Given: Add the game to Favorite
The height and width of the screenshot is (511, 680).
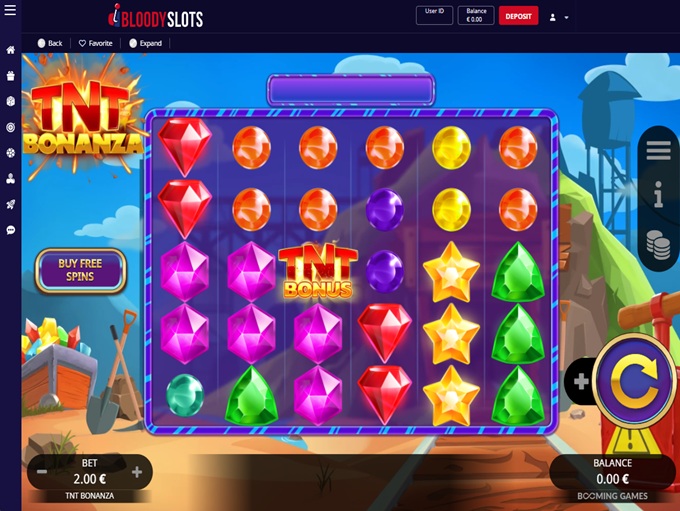Looking at the screenshot, I should pos(96,43).
